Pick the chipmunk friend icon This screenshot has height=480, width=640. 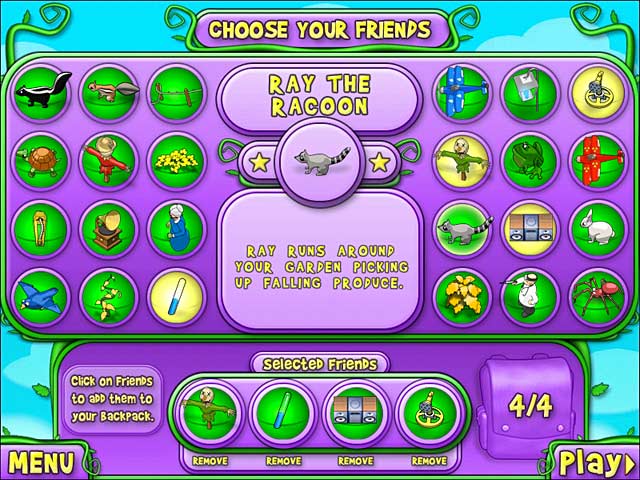tap(108, 92)
